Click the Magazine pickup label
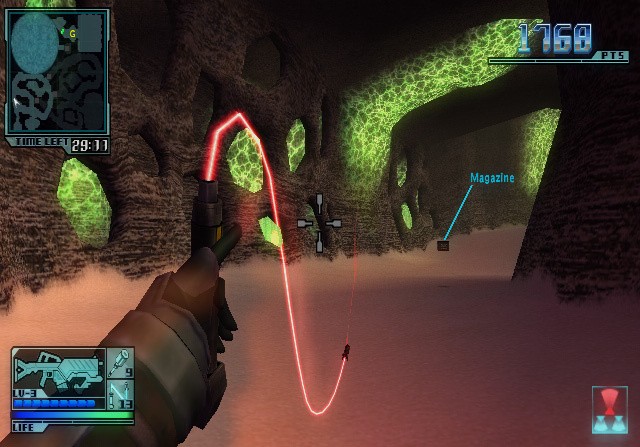Screen dimensions: 640x447 tap(492, 178)
